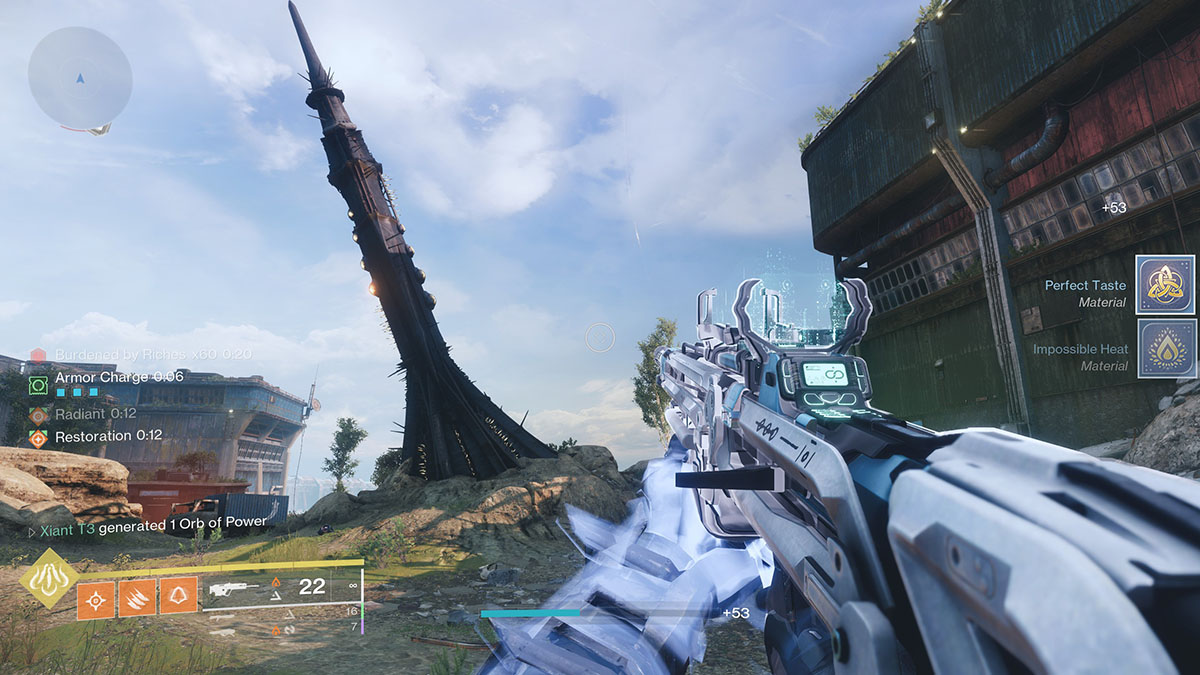This screenshot has width=1200, height=675.
Task: Activate the yellow diamond Super ability icon
Action: coord(50,579)
